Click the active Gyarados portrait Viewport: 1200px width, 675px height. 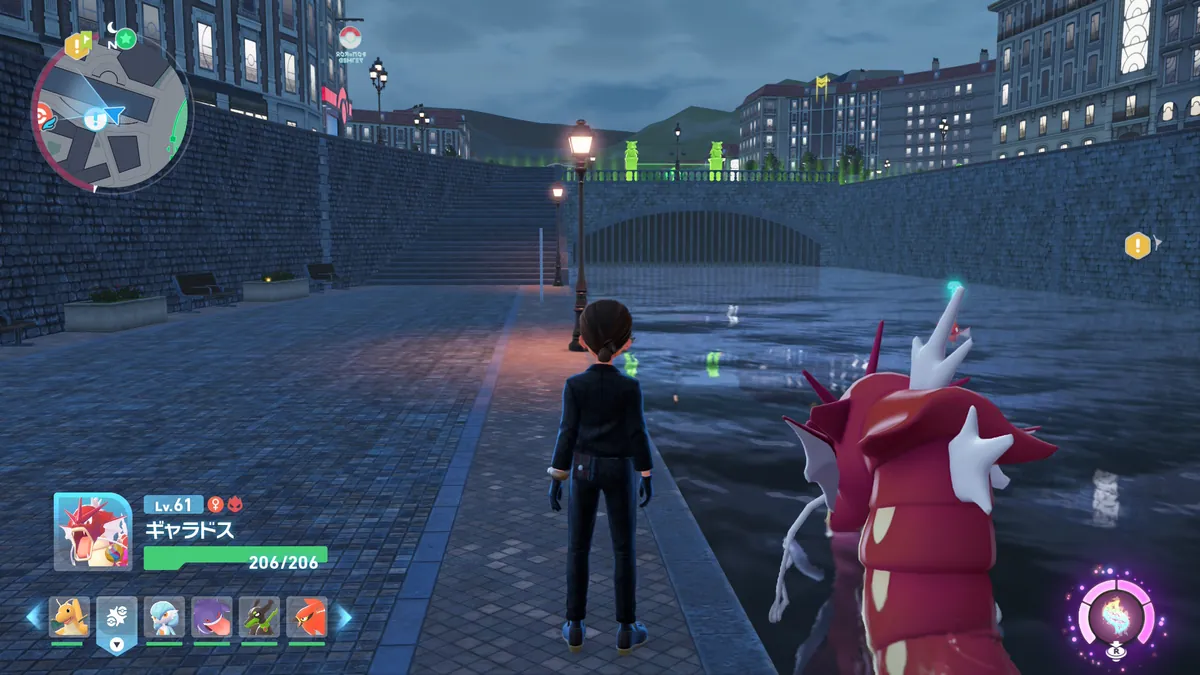(x=92, y=532)
